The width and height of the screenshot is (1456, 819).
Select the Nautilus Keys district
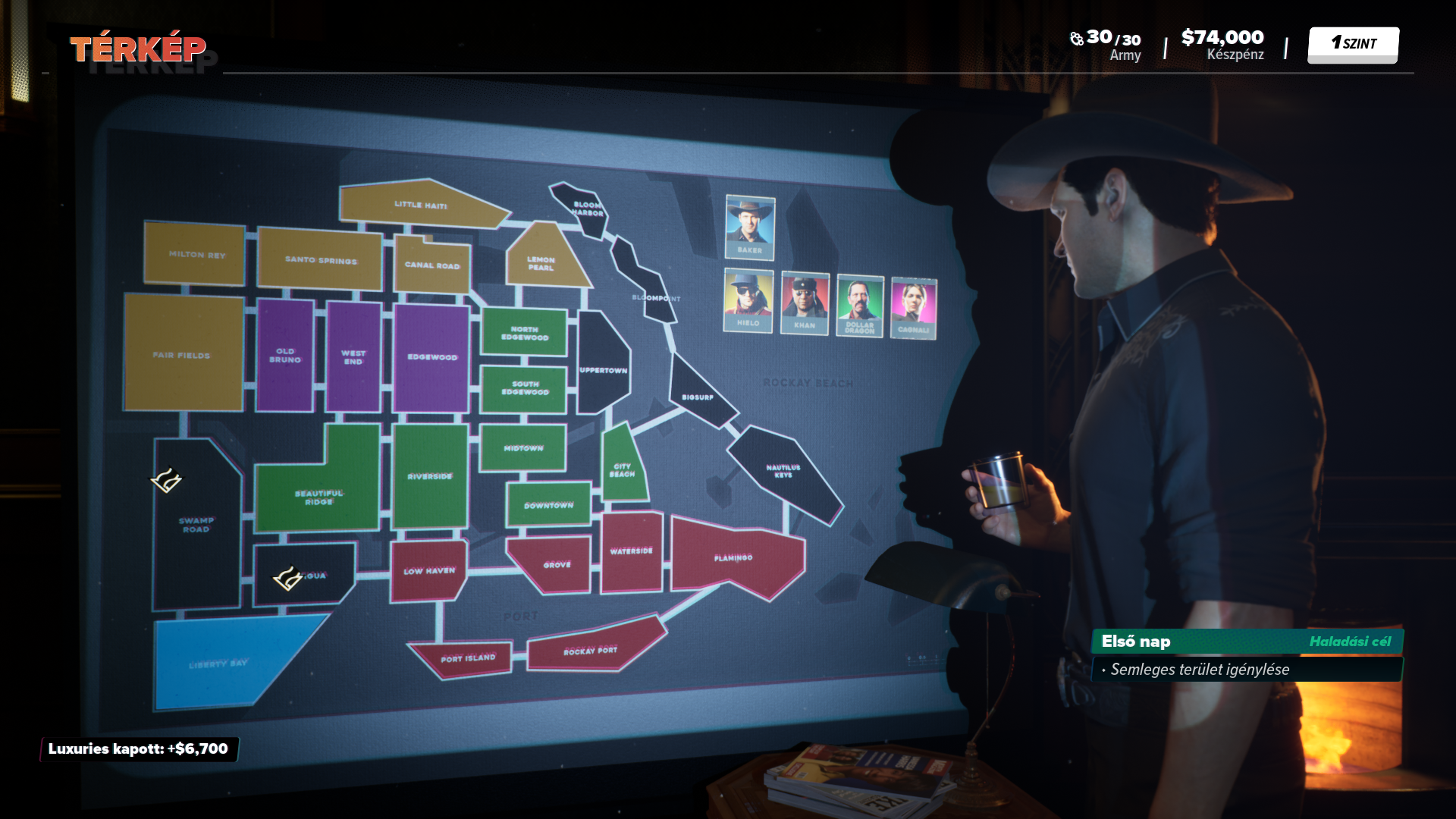pyautogui.click(x=783, y=472)
